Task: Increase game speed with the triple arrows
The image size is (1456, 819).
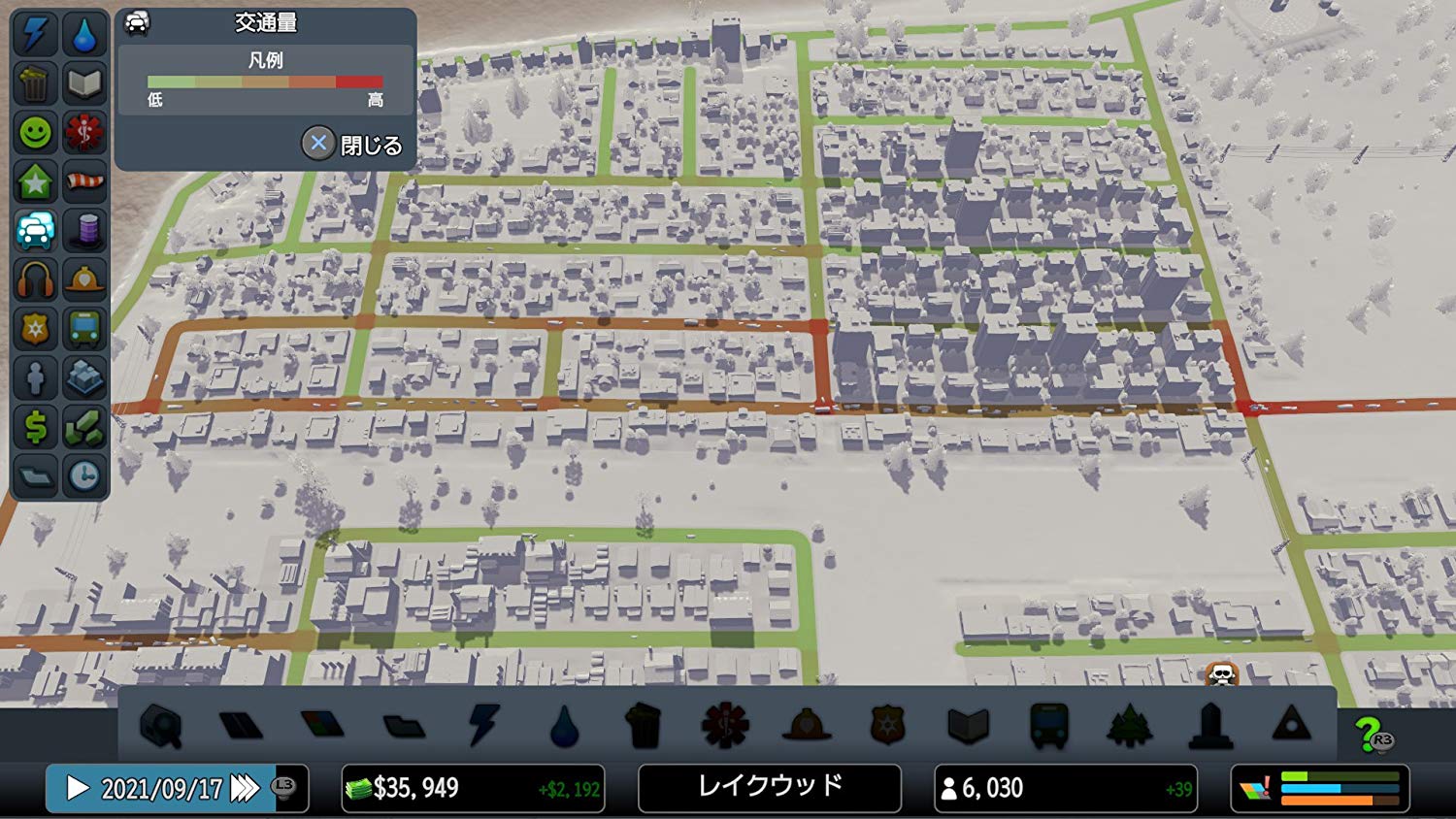Action: (244, 788)
